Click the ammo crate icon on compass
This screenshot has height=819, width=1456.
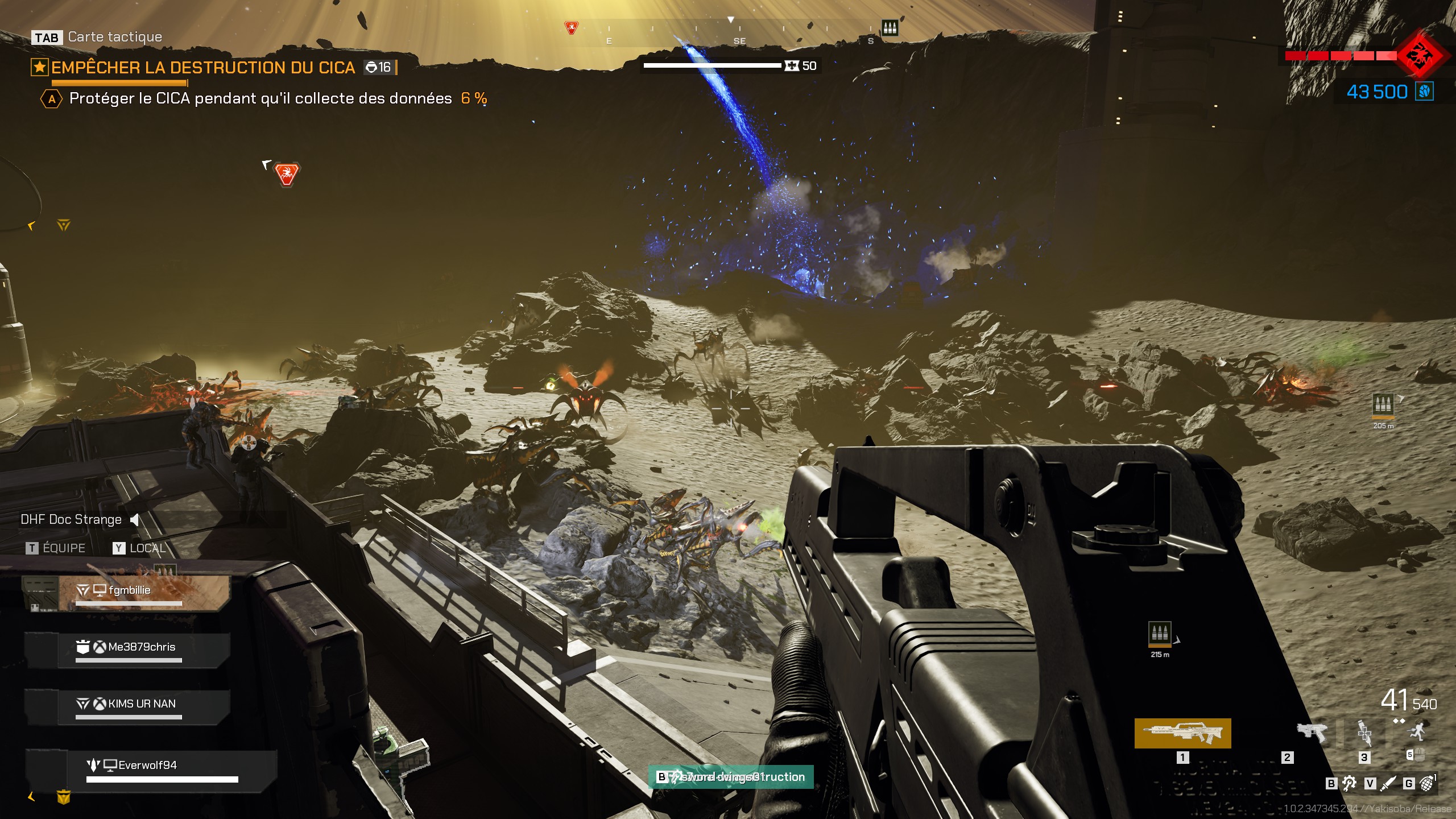click(x=890, y=27)
